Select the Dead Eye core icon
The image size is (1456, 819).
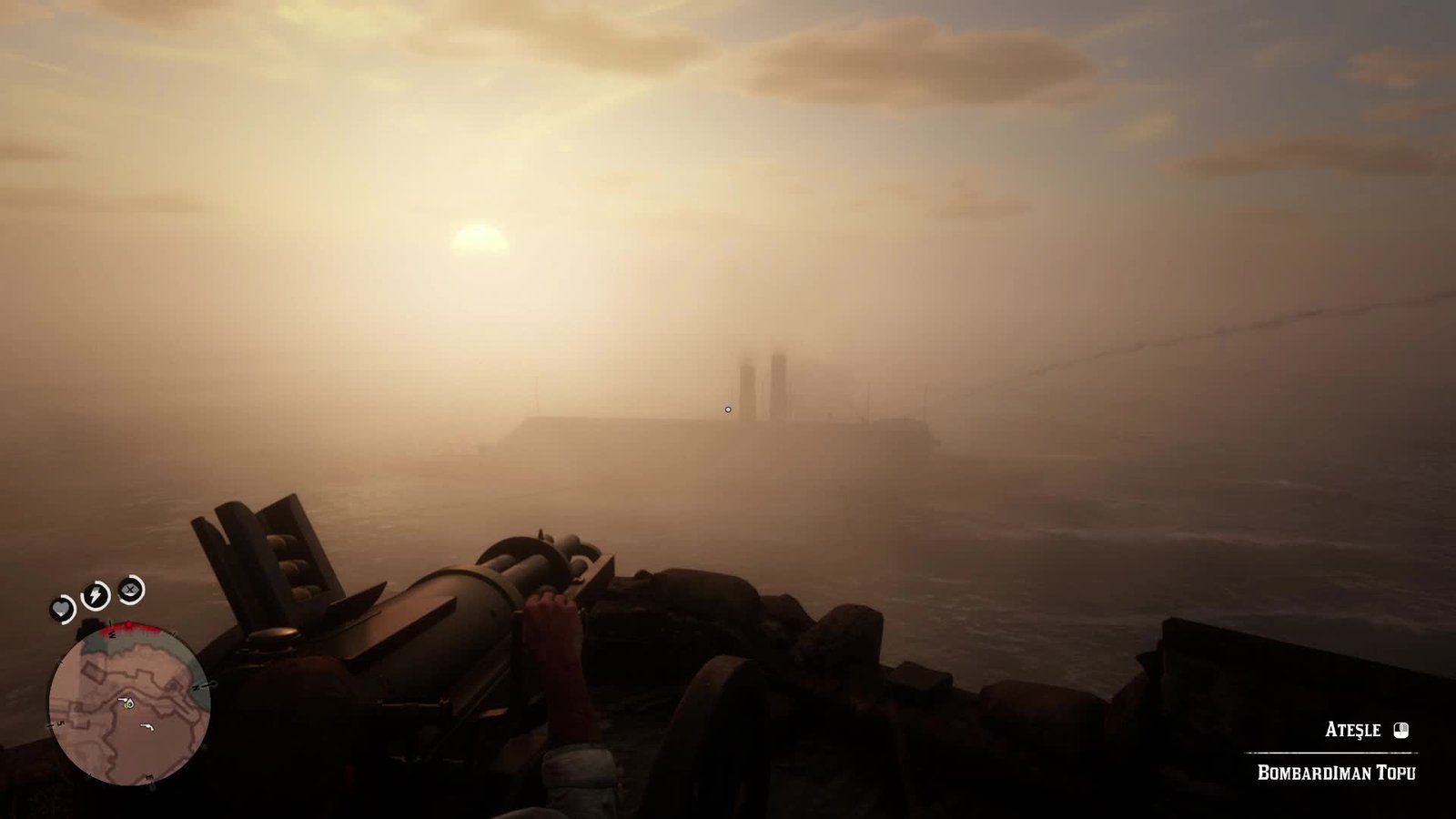(132, 590)
